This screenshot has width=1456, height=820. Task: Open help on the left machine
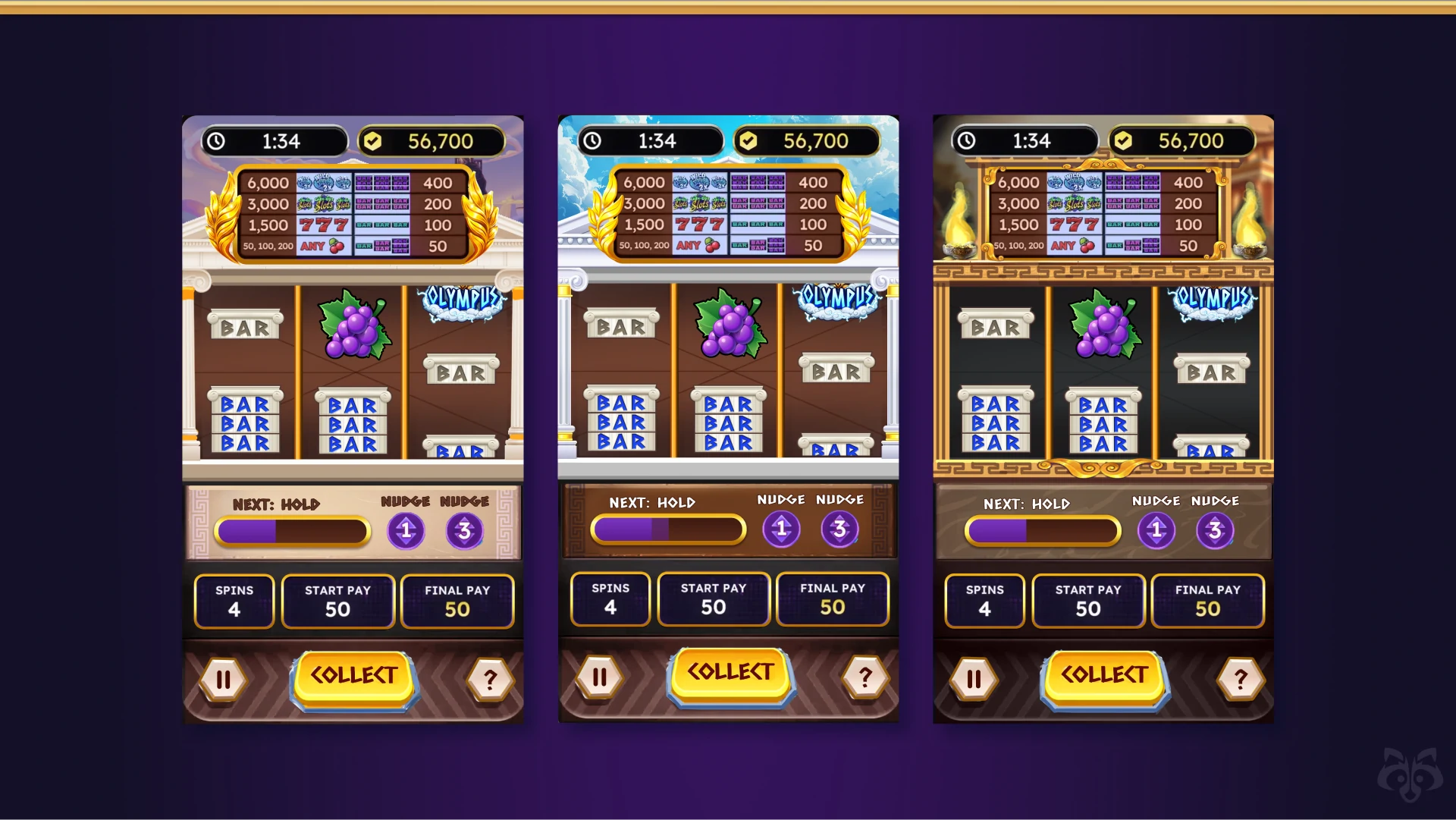(x=489, y=680)
